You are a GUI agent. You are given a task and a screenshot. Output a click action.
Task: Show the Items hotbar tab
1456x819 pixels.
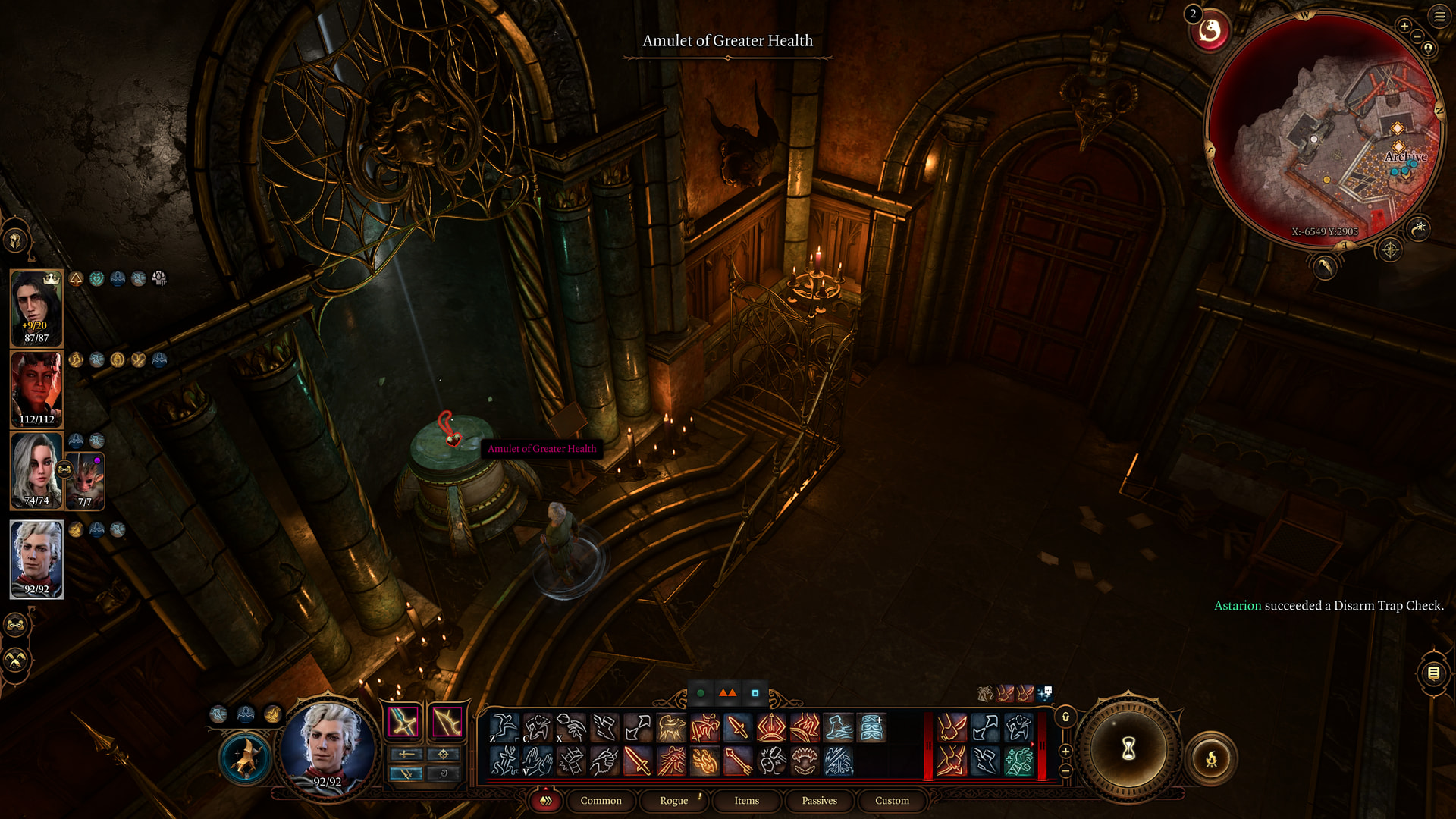coord(746,801)
